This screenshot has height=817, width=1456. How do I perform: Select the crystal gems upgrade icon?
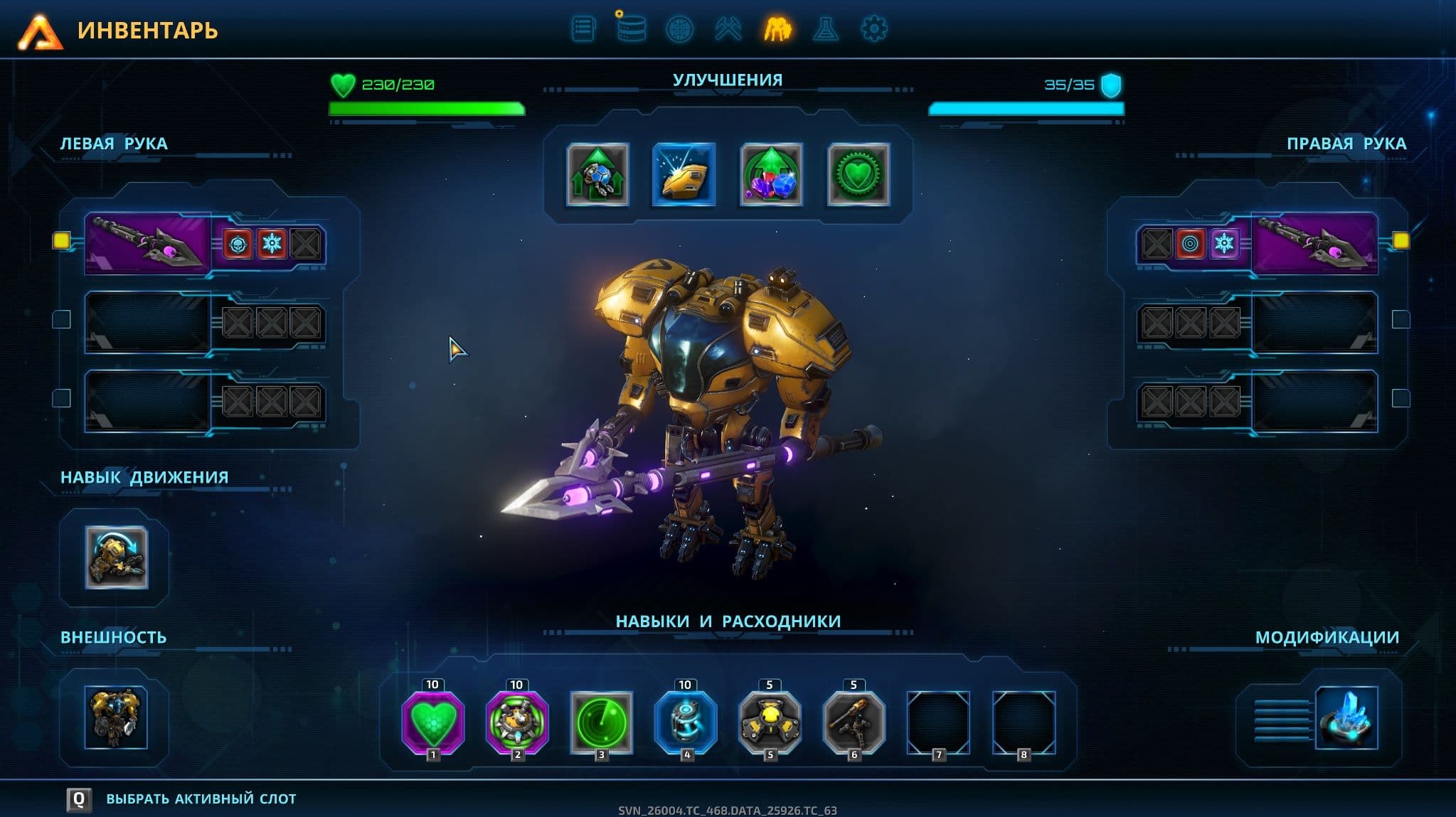[x=771, y=175]
